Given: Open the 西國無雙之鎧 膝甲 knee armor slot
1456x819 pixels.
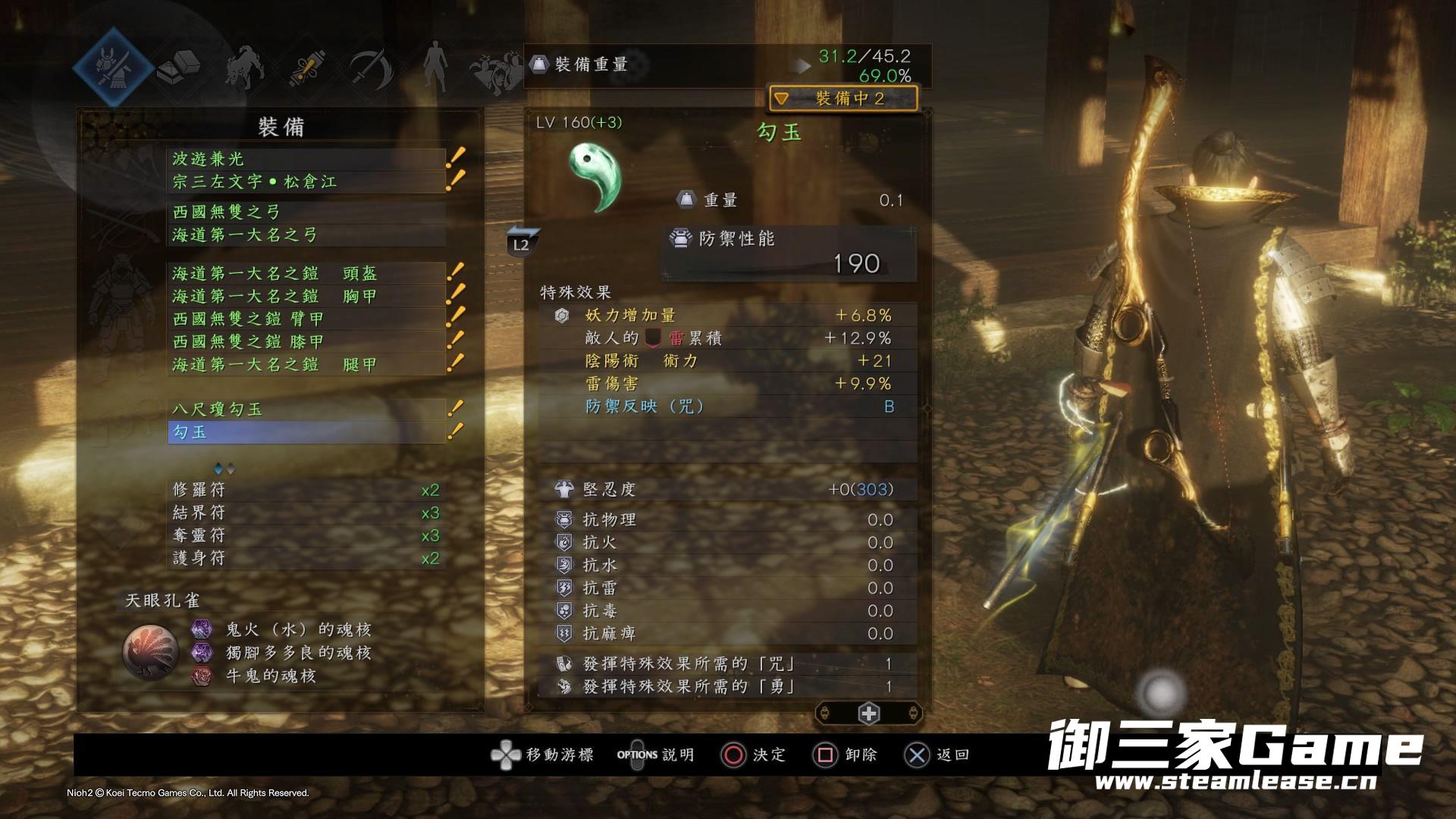Looking at the screenshot, I should [x=306, y=341].
